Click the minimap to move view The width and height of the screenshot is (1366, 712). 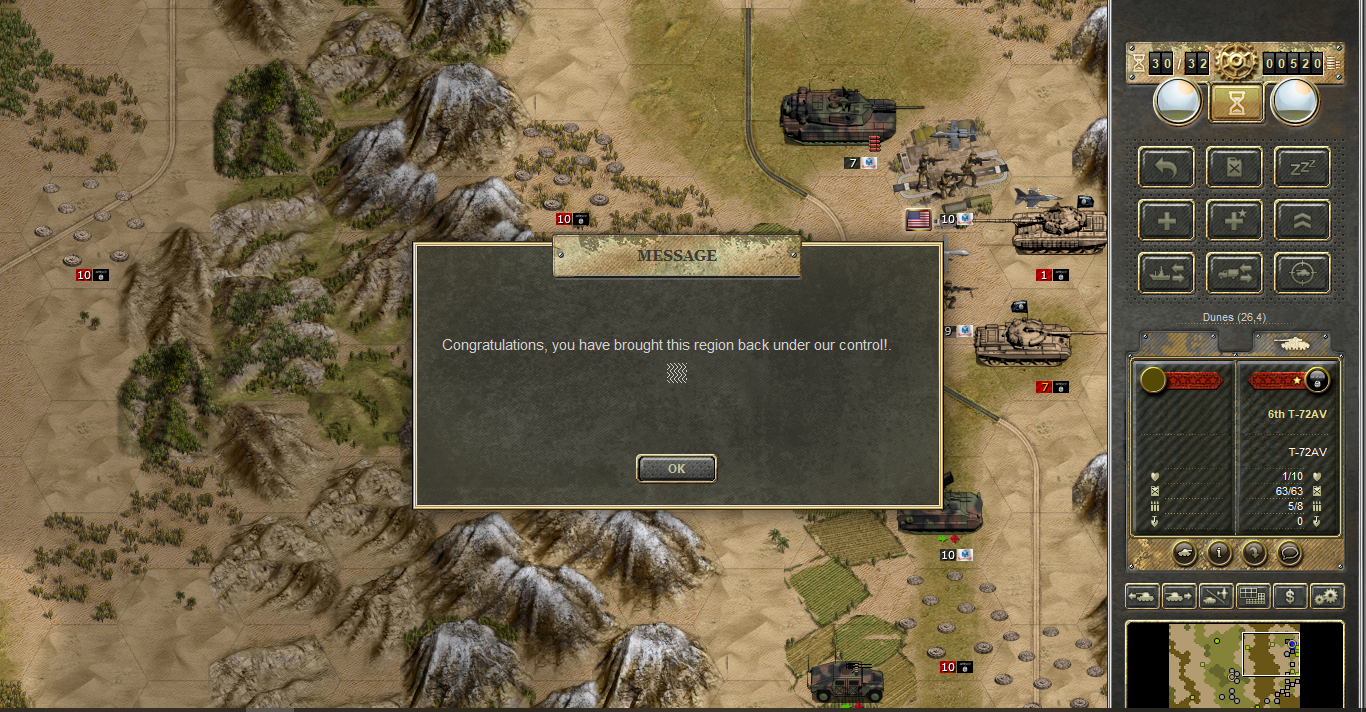pyautogui.click(x=1234, y=664)
